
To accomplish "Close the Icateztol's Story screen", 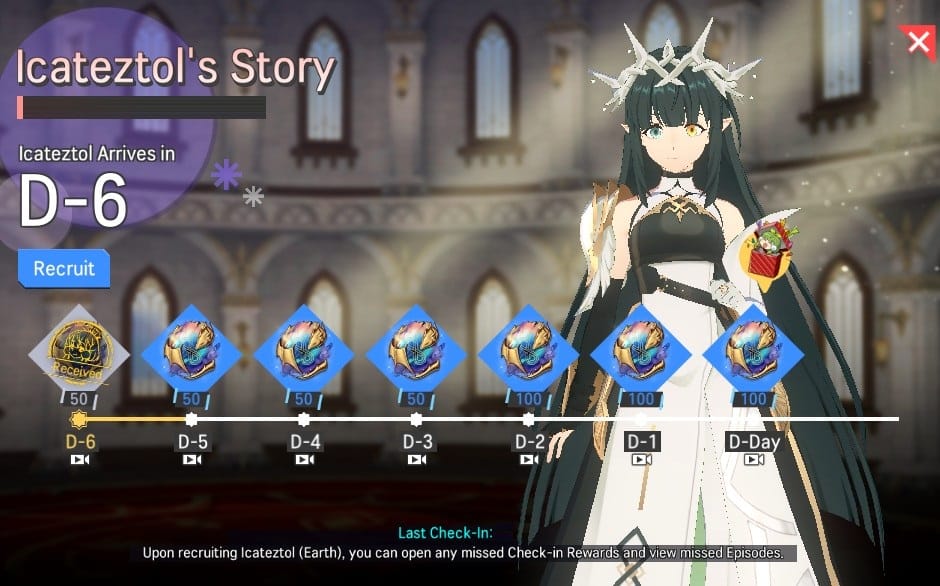I will coord(917,41).
